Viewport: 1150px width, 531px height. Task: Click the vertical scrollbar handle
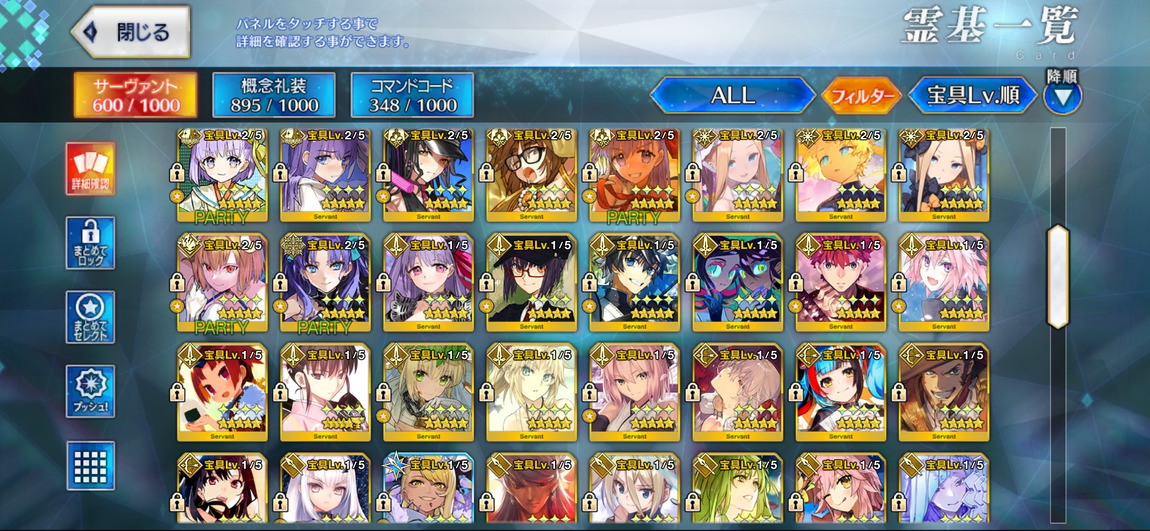pos(1057,276)
